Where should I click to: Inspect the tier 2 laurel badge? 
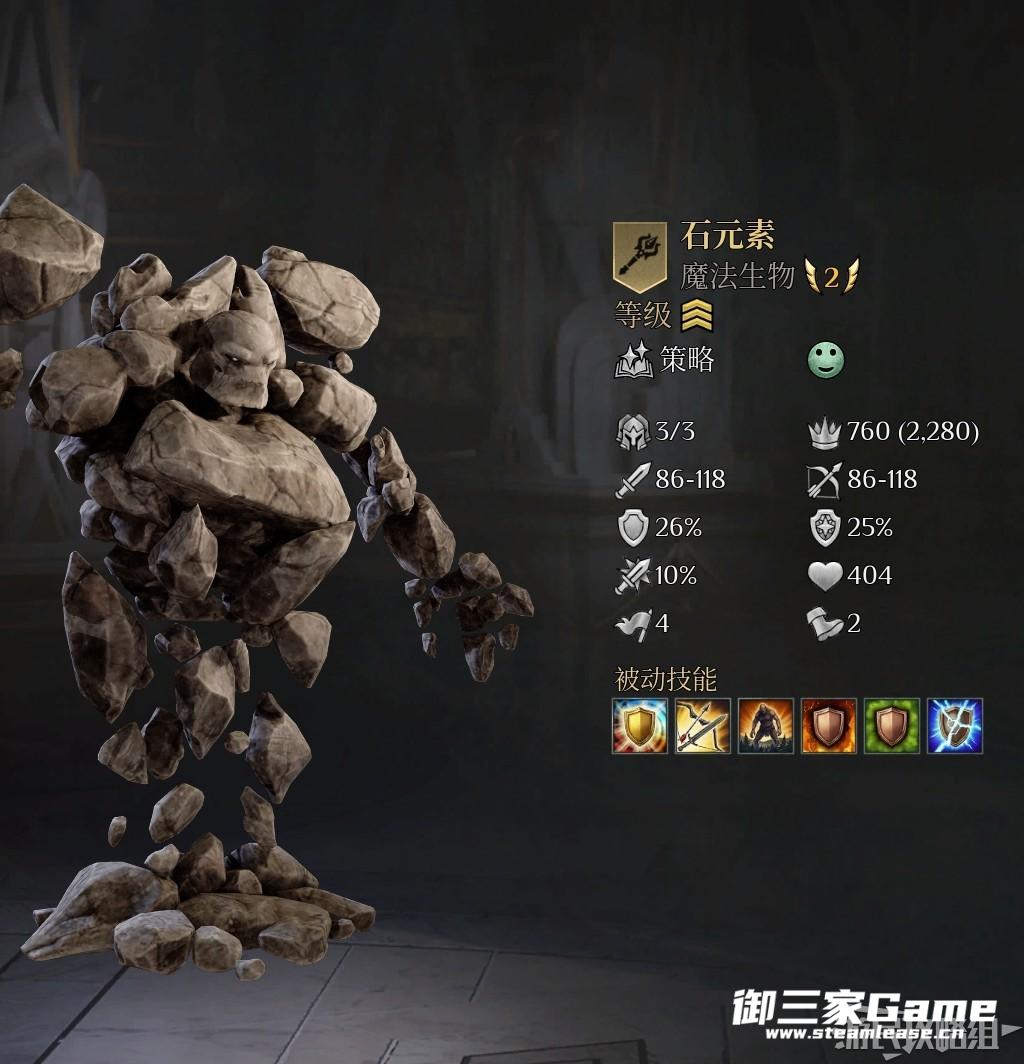point(831,276)
